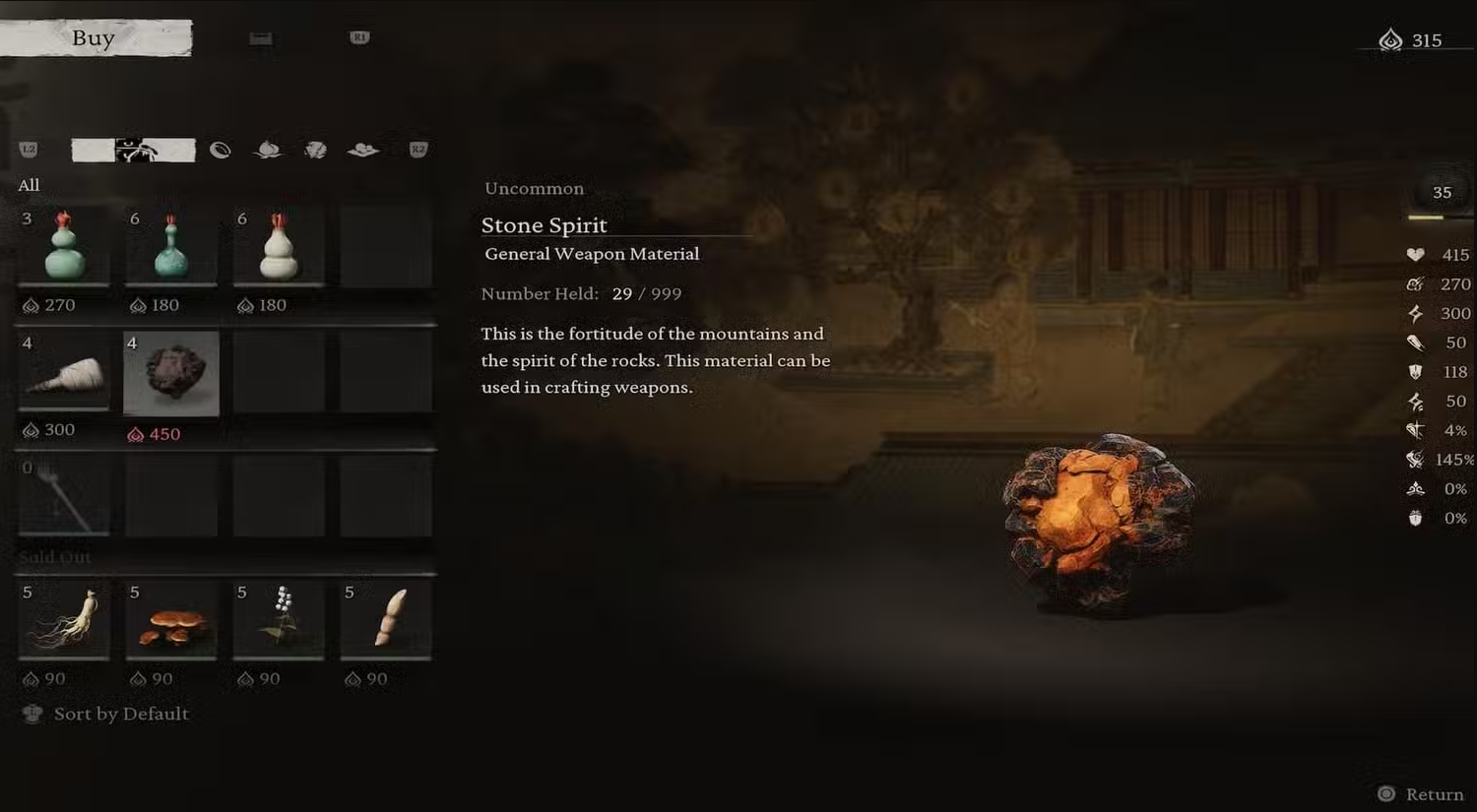1477x812 pixels.
Task: Select the highlighted All category tab
Action: 134,150
